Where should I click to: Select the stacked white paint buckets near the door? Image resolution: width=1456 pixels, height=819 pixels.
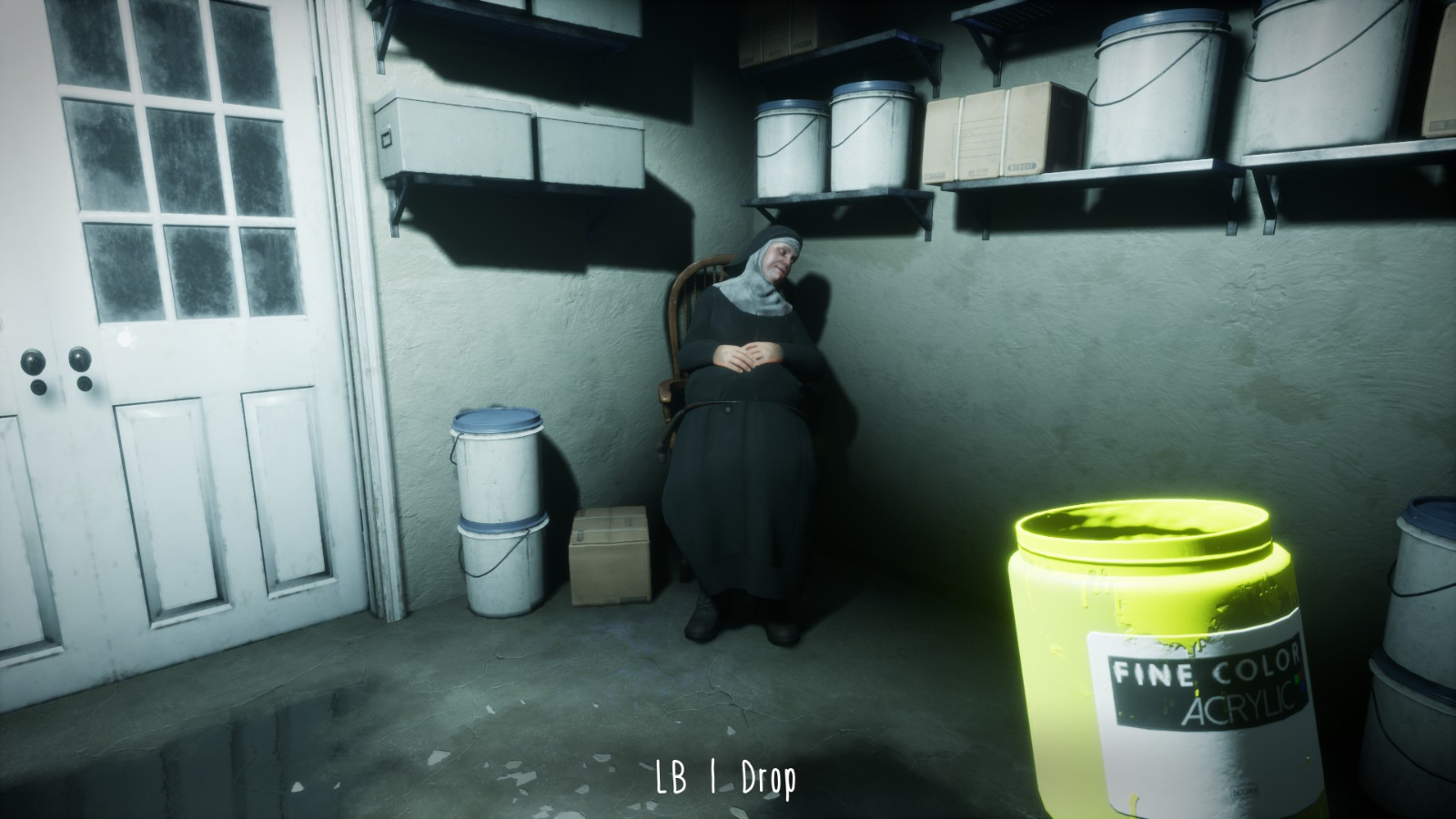496,510
